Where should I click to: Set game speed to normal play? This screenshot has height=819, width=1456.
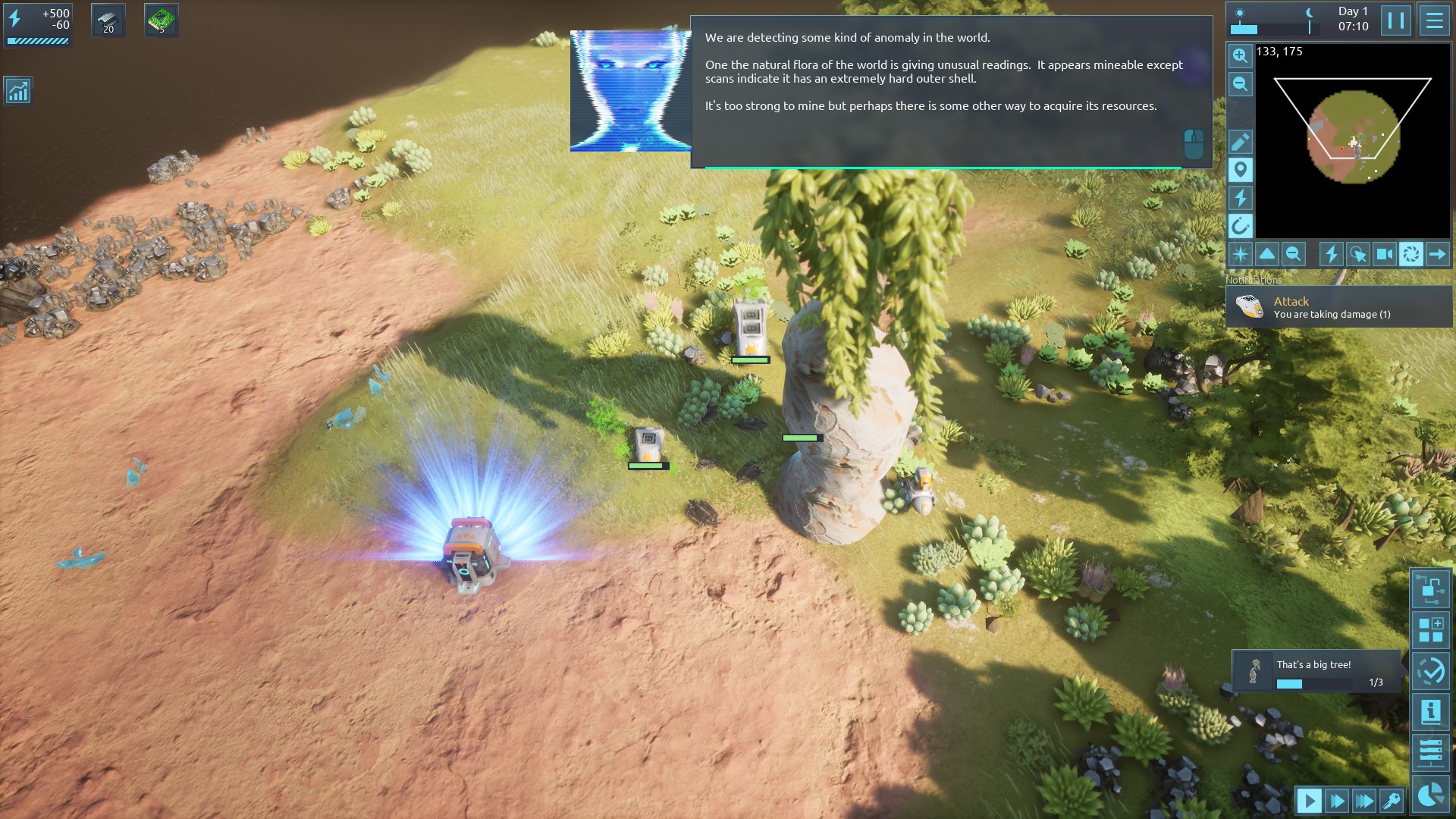[1309, 800]
